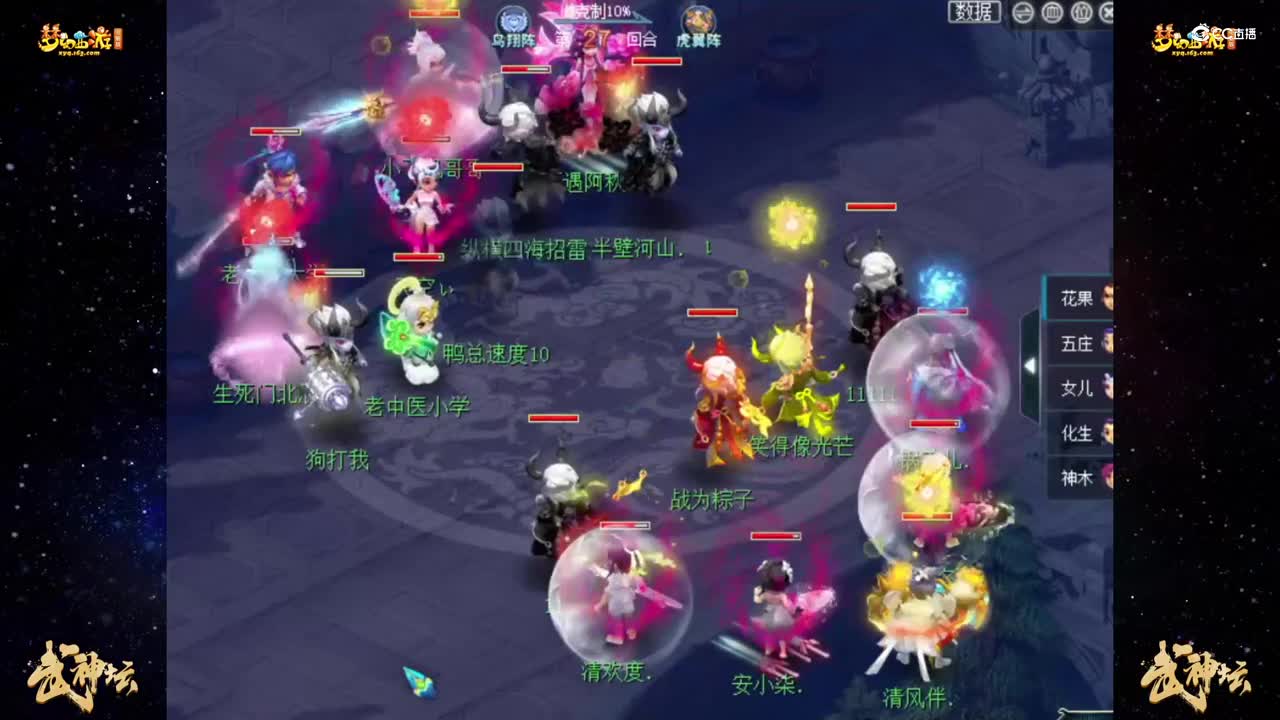Switch to the 五庄 tab
The height and width of the screenshot is (720, 1280).
(1076, 342)
